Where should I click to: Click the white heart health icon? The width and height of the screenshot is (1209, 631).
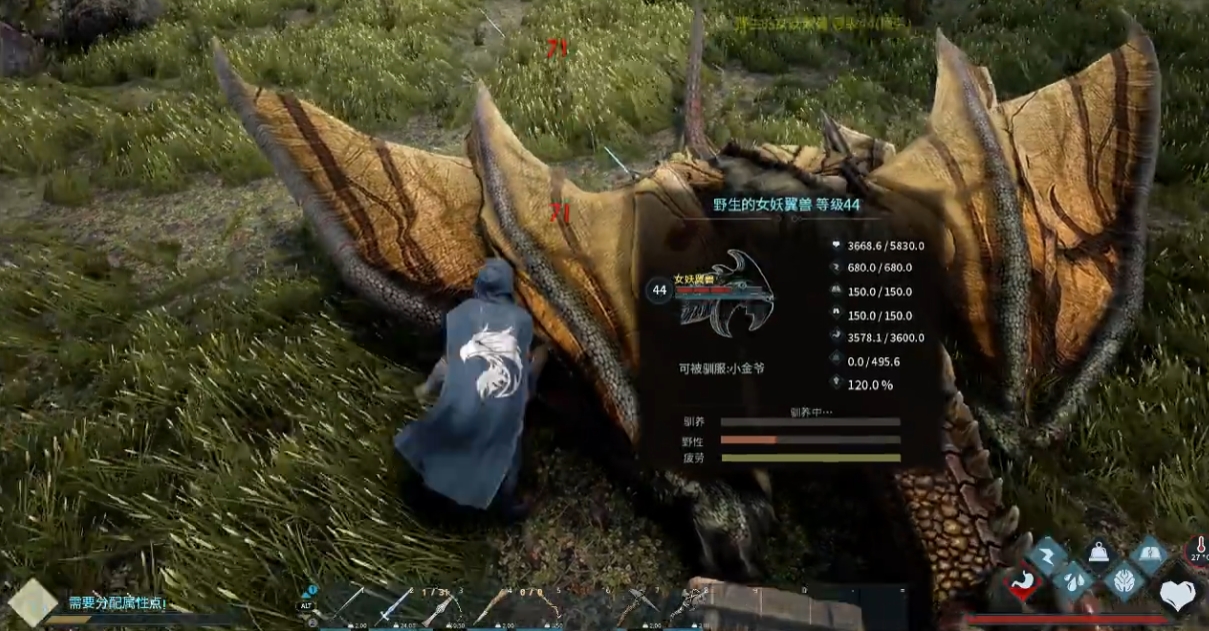coord(1178,594)
